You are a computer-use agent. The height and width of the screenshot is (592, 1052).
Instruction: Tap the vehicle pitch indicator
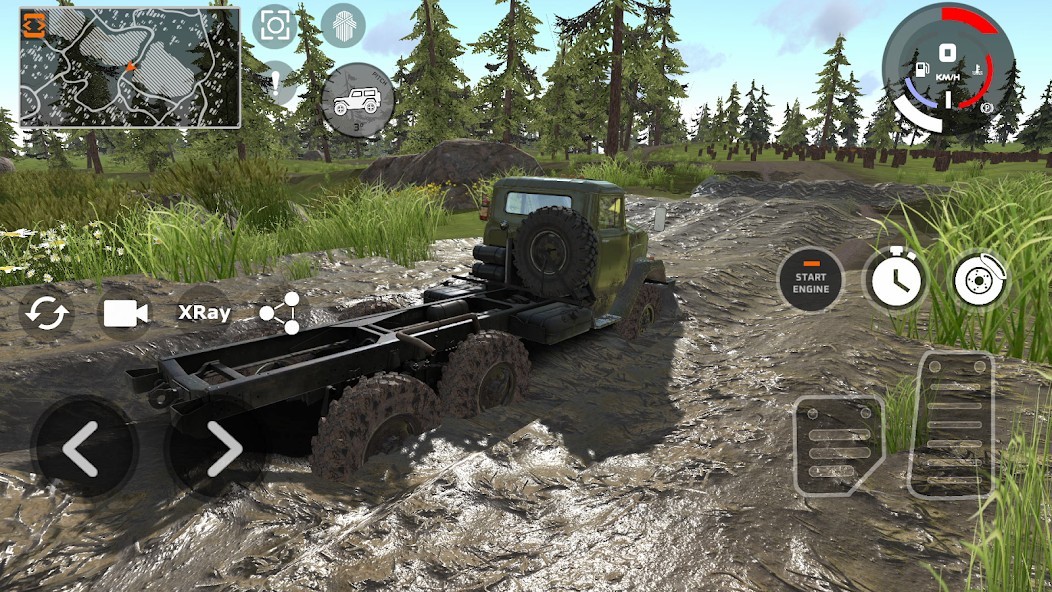click(x=357, y=100)
